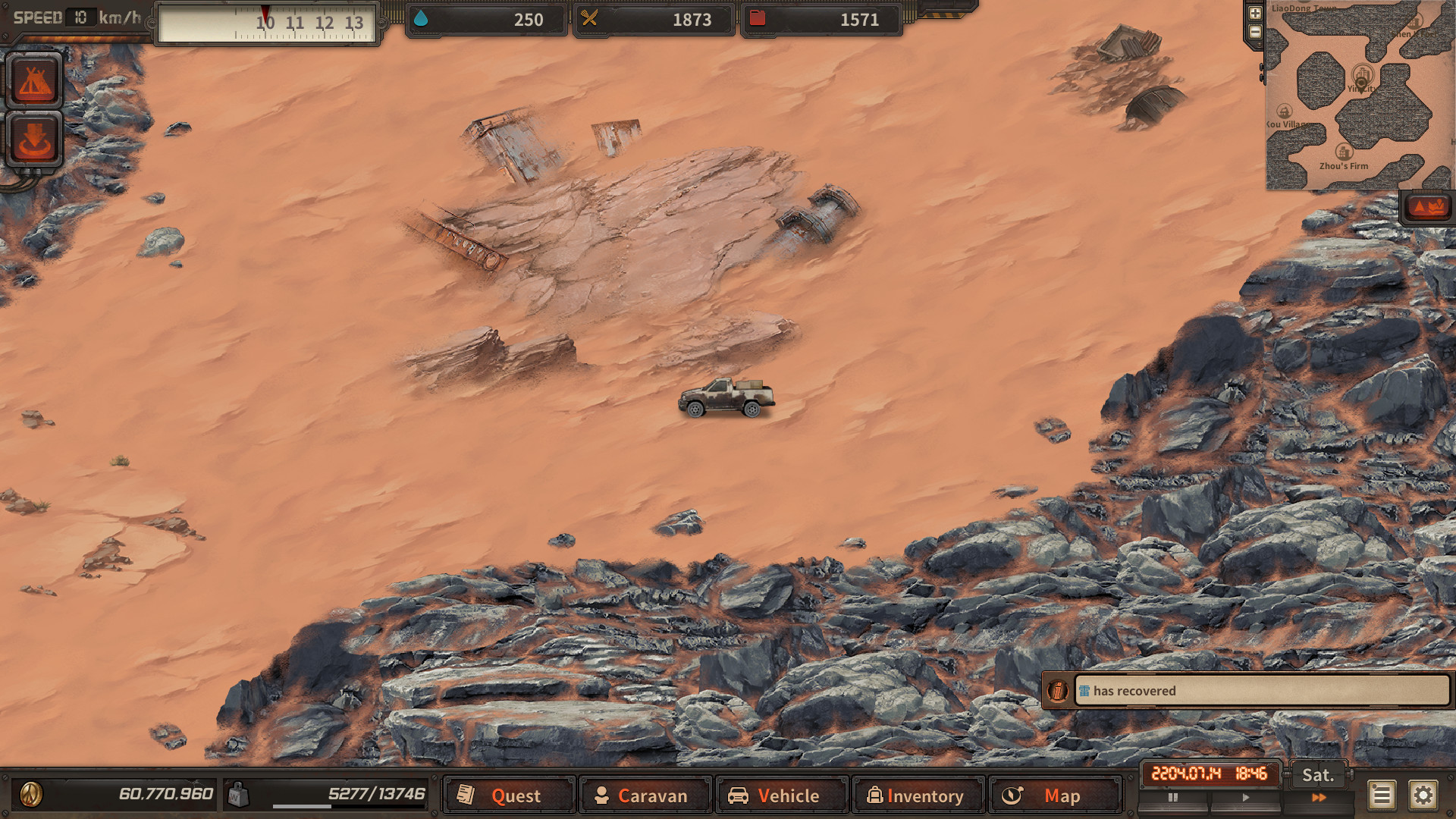Toggle the terrain view button below the minimap
1456x819 pixels.
point(1430,206)
